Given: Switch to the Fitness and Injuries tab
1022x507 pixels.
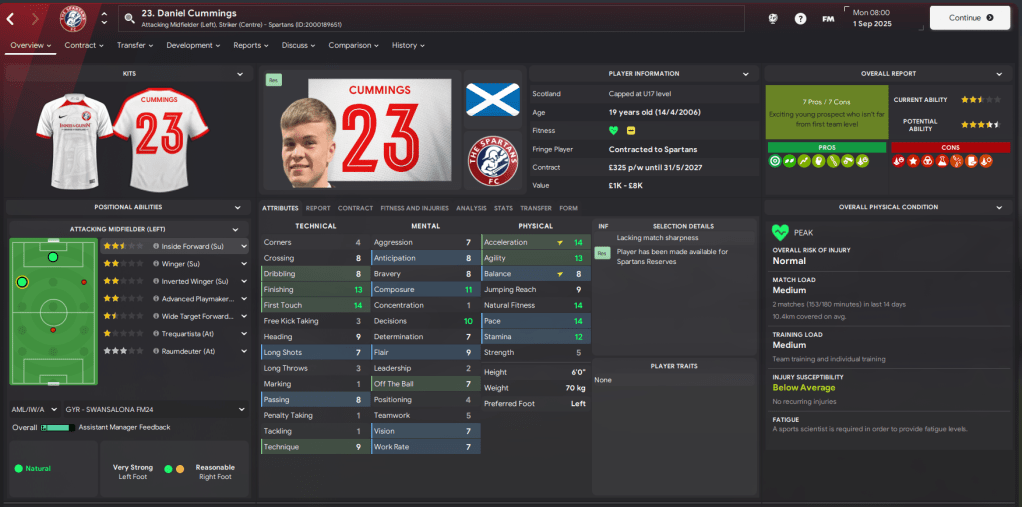Looking at the screenshot, I should pyautogui.click(x=413, y=208).
